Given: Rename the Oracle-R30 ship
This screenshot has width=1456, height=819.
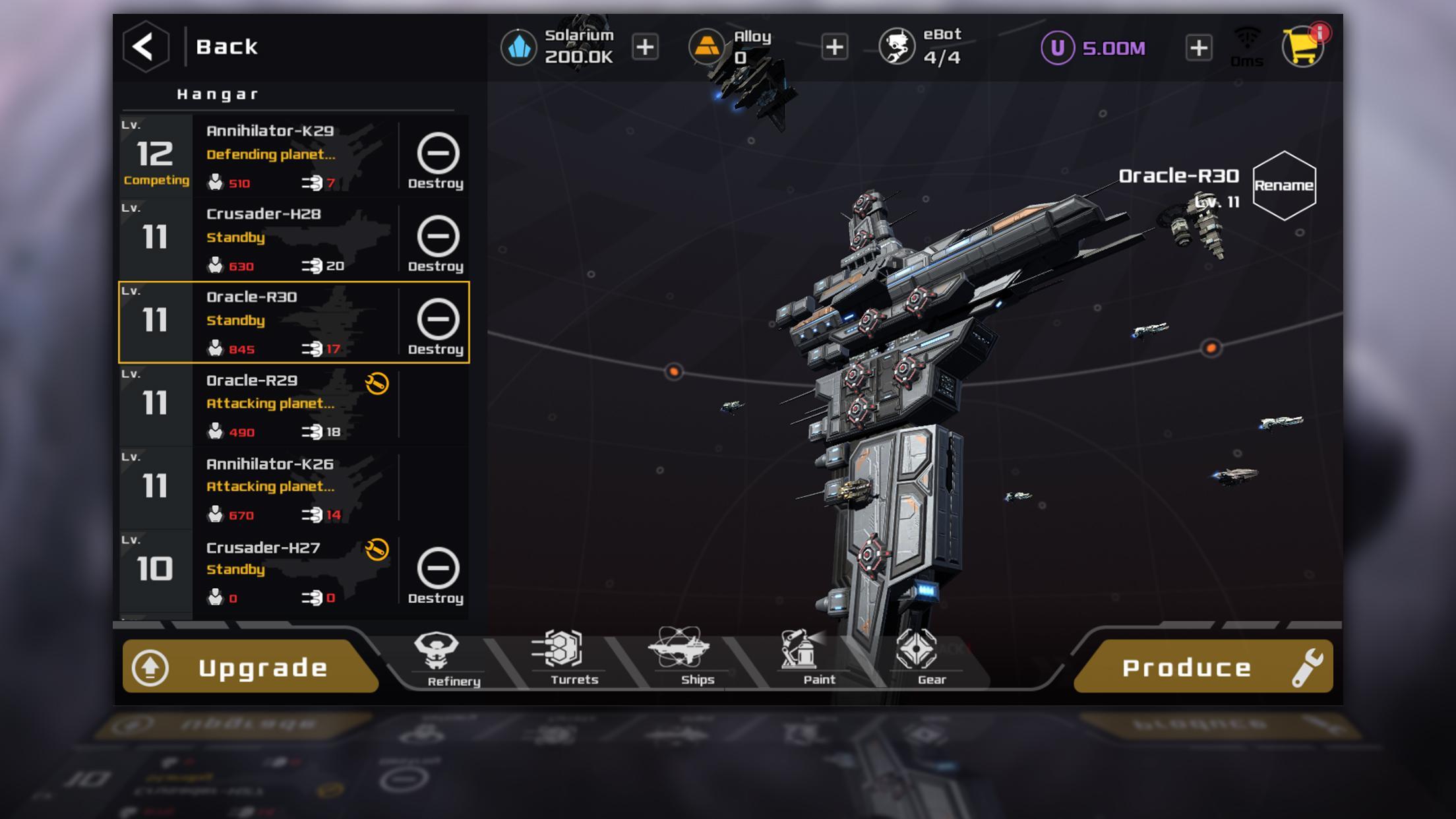Looking at the screenshot, I should coord(1283,185).
